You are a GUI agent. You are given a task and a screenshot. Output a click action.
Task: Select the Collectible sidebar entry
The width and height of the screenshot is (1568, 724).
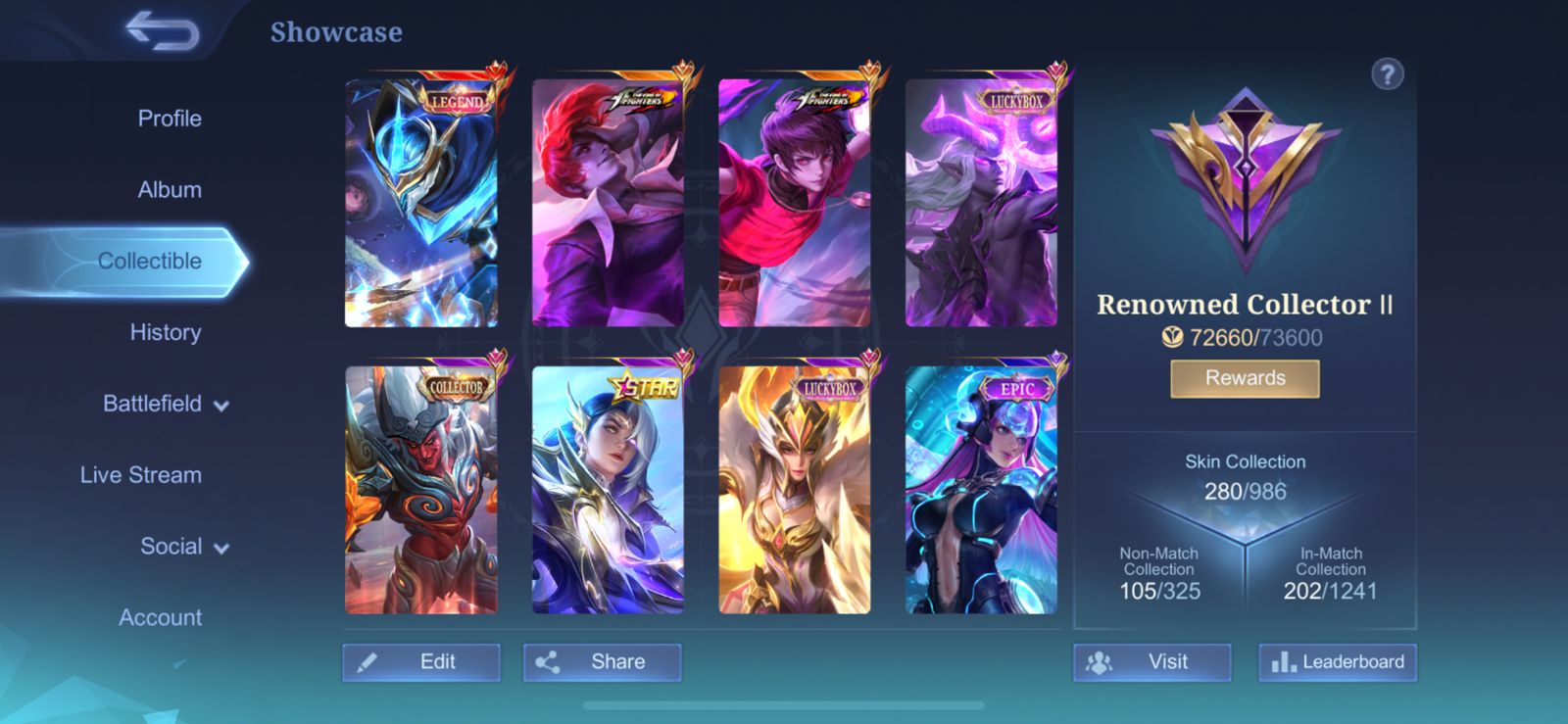point(149,261)
